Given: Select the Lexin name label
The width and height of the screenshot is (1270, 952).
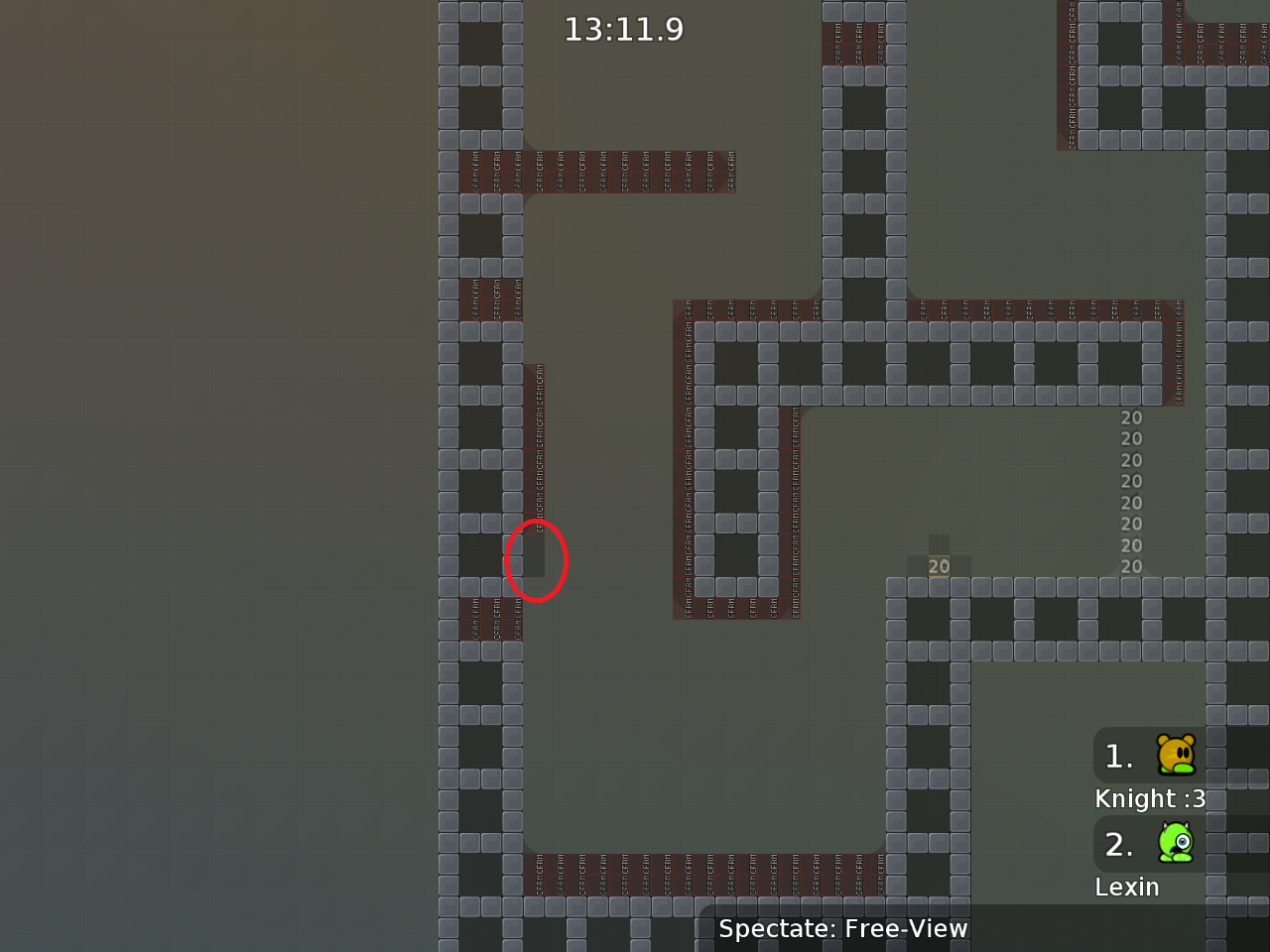Looking at the screenshot, I should [1127, 887].
